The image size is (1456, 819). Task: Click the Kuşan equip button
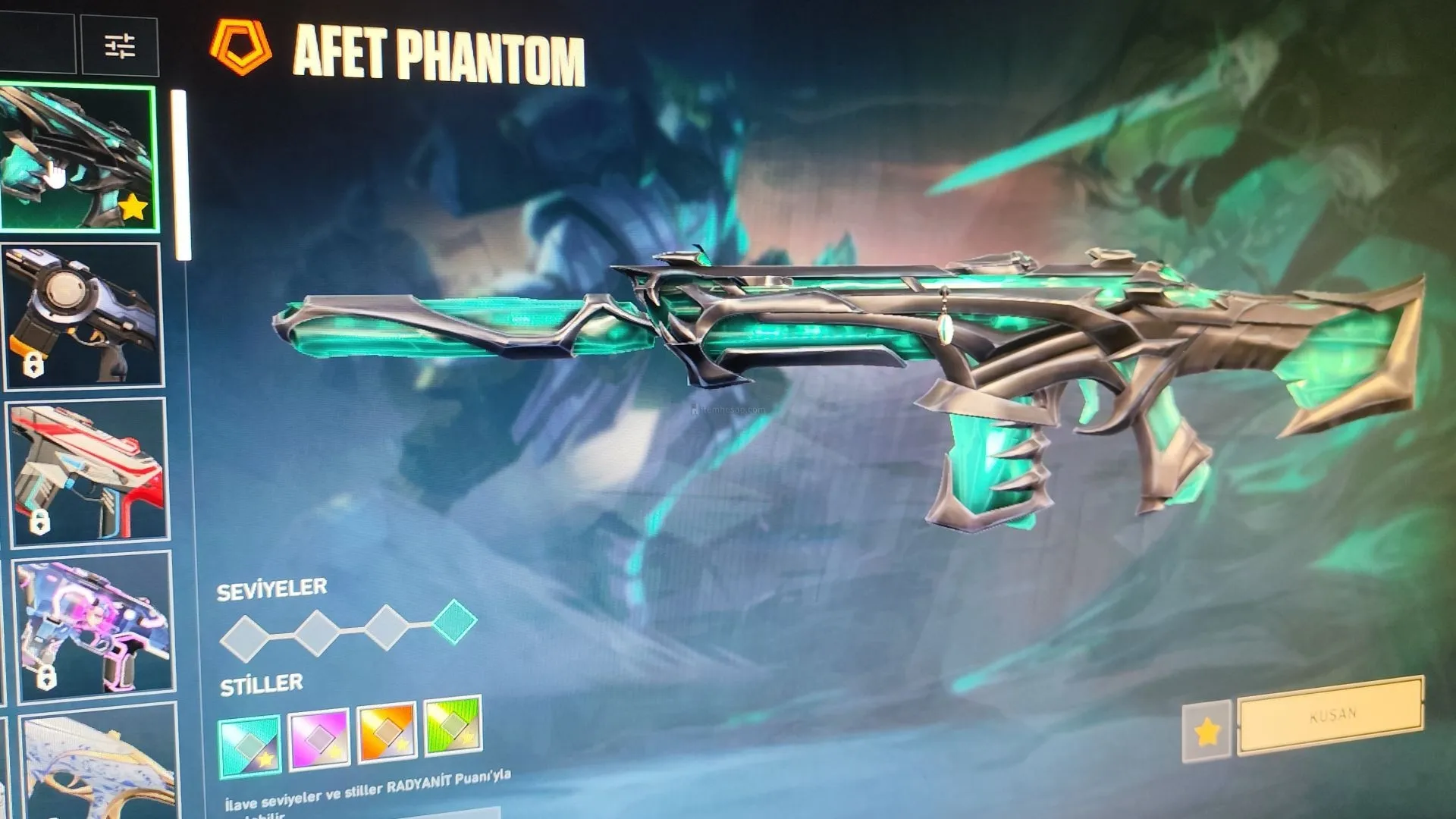(x=1331, y=715)
